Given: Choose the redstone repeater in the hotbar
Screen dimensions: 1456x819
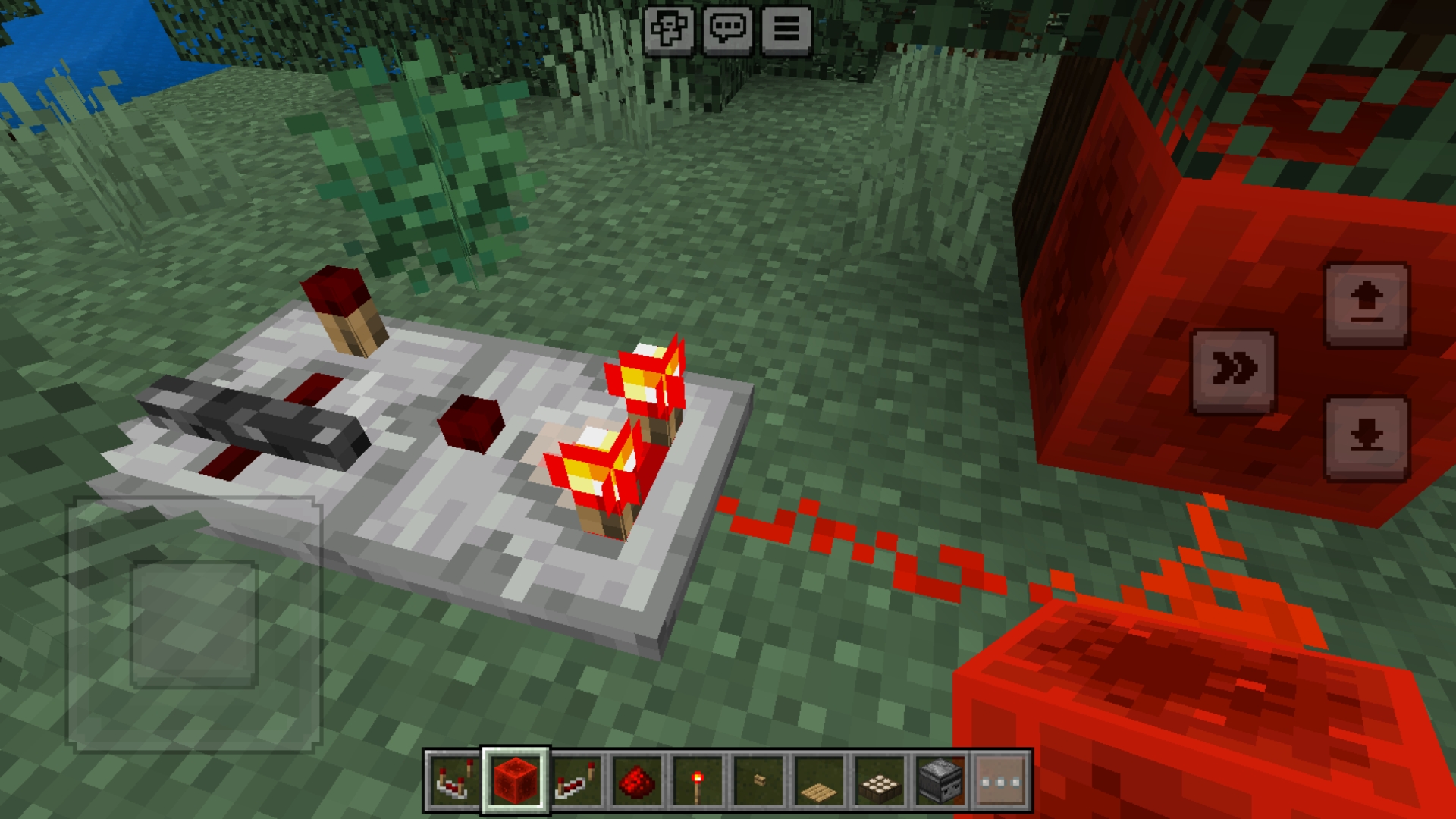Looking at the screenshot, I should pos(576,781).
